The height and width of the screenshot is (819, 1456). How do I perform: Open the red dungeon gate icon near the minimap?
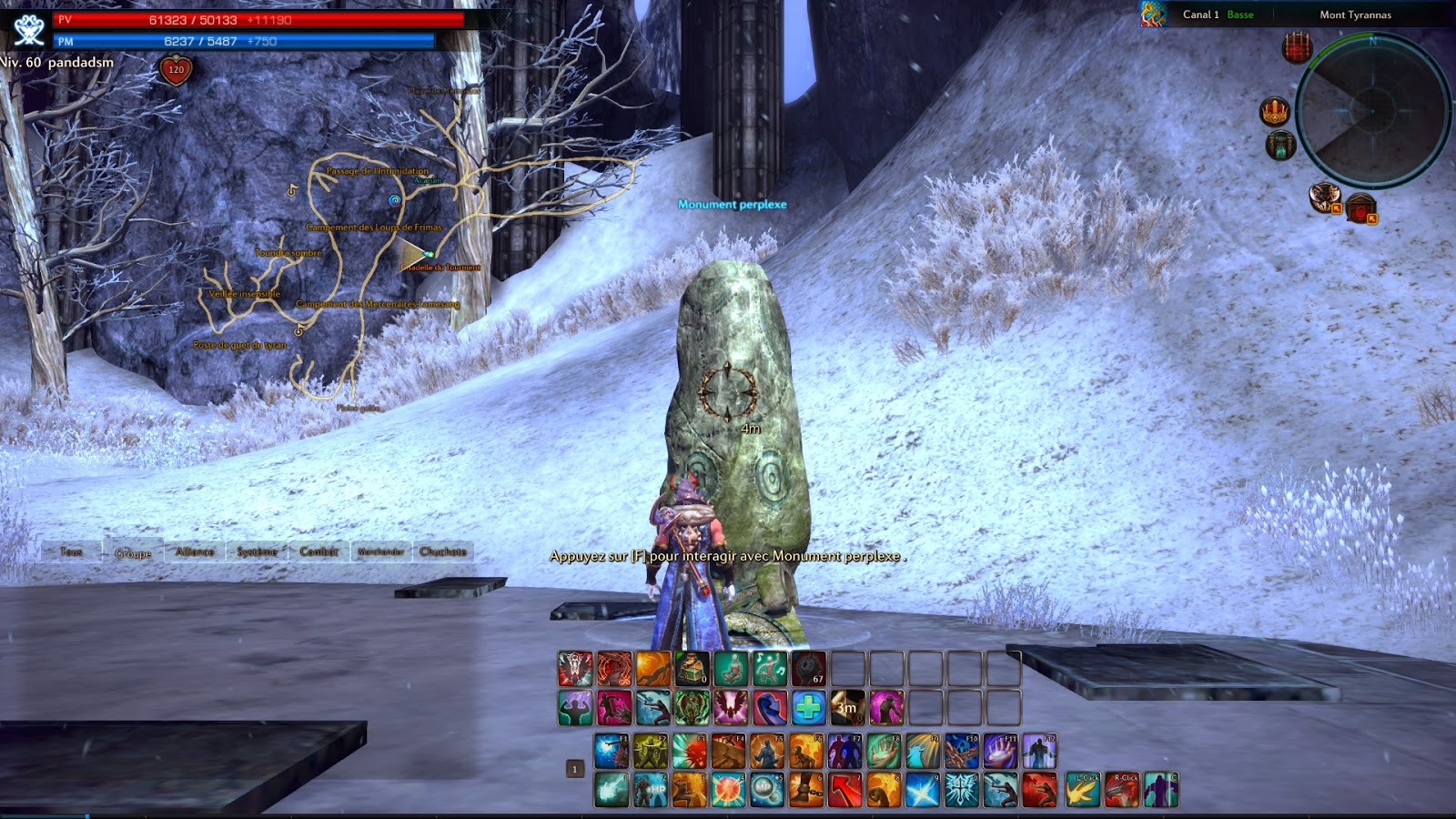1297,47
